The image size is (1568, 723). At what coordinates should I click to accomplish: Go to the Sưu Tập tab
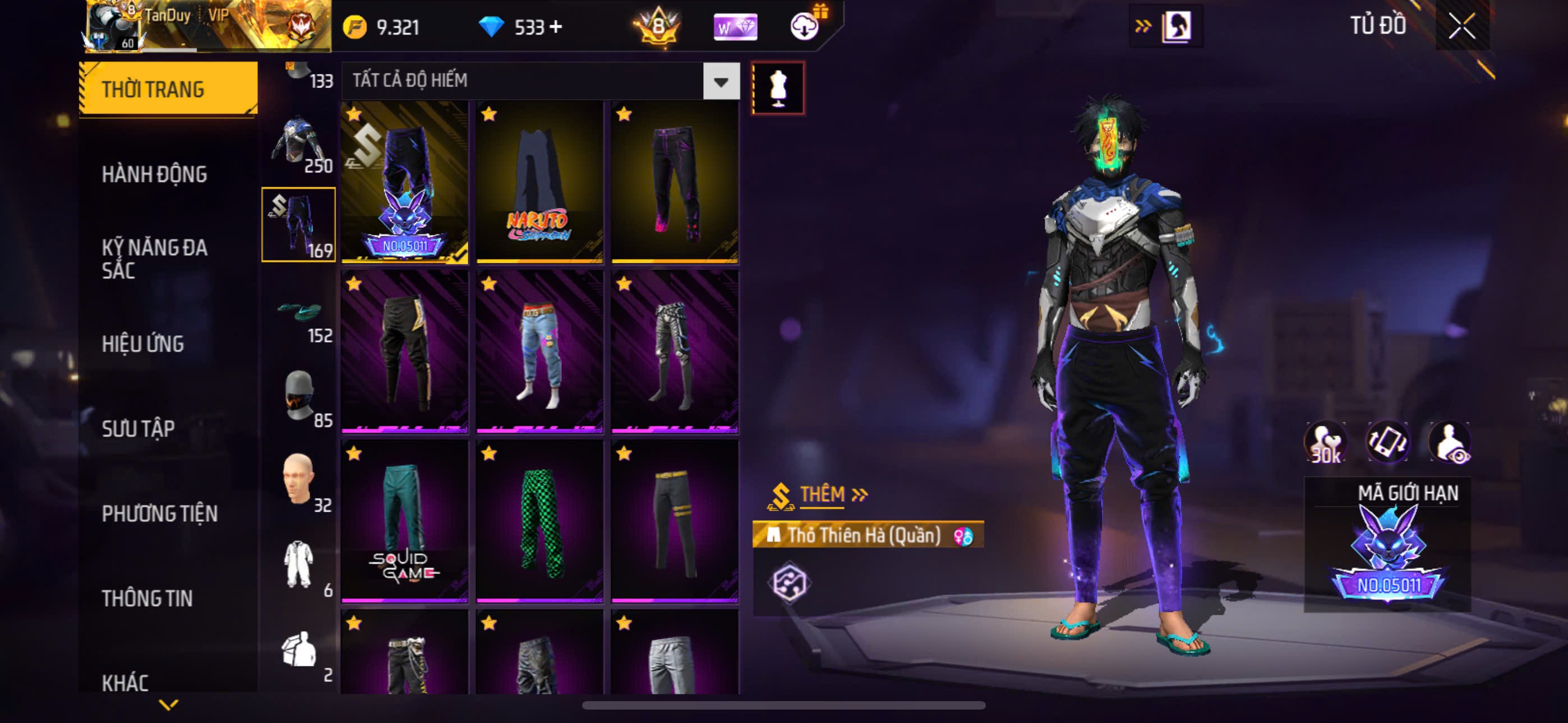(138, 429)
